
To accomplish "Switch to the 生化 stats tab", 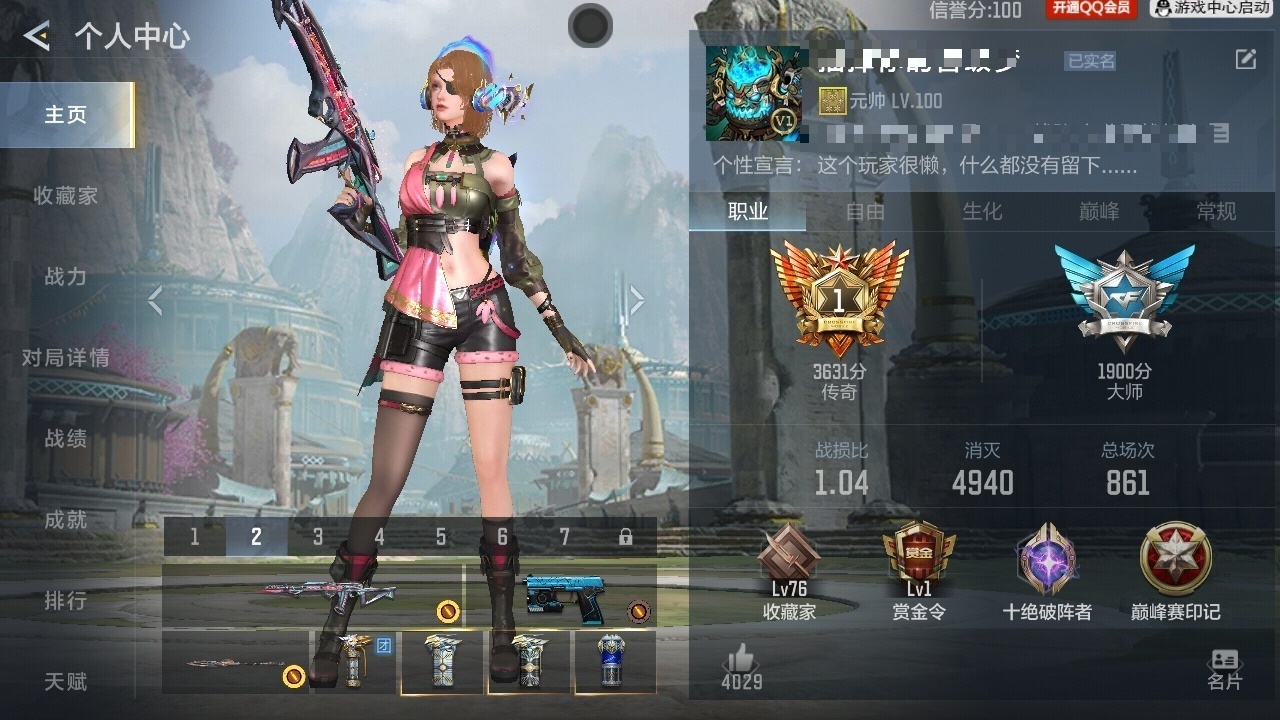I will point(981,212).
